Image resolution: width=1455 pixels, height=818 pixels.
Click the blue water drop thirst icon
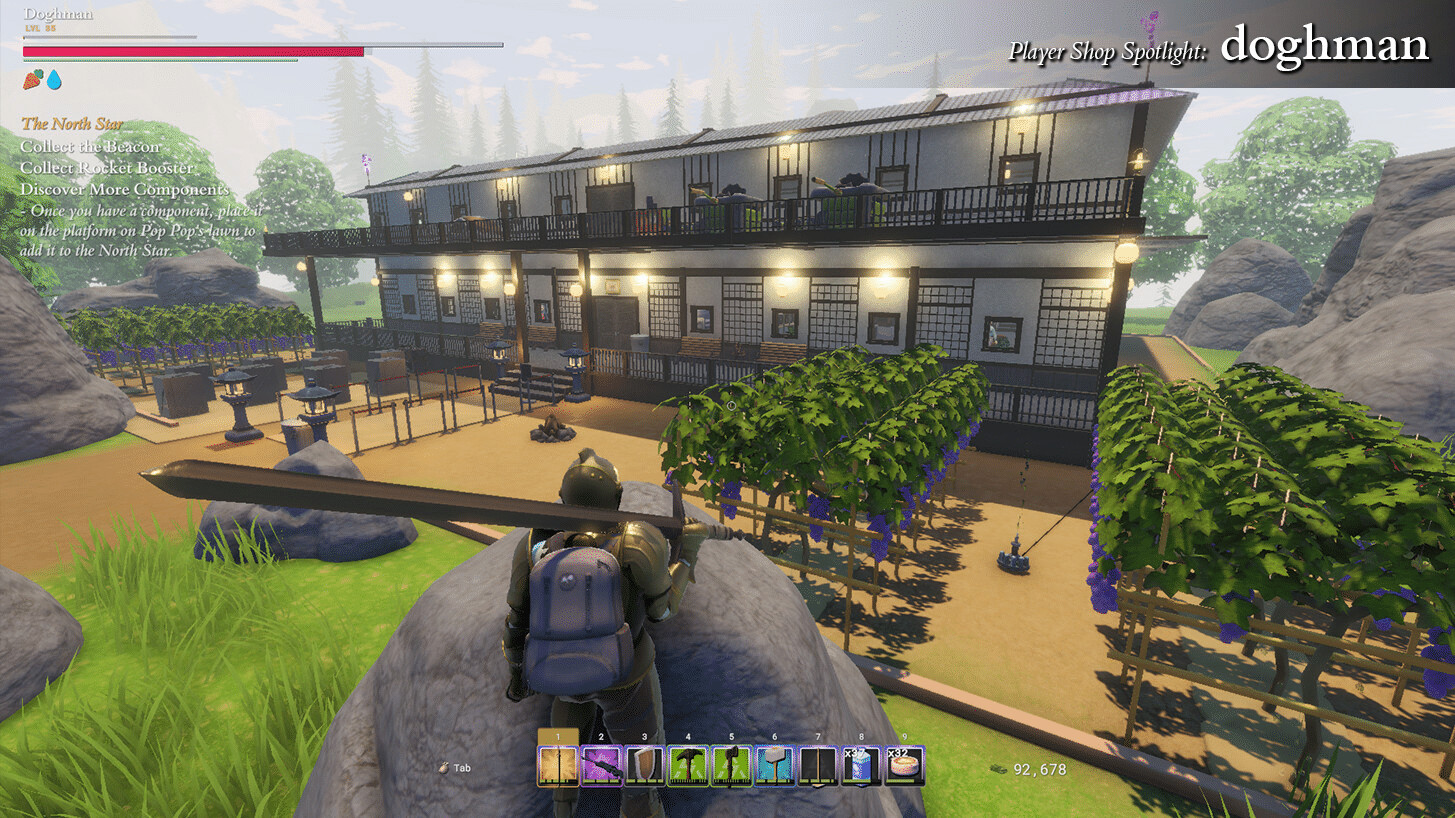54,79
